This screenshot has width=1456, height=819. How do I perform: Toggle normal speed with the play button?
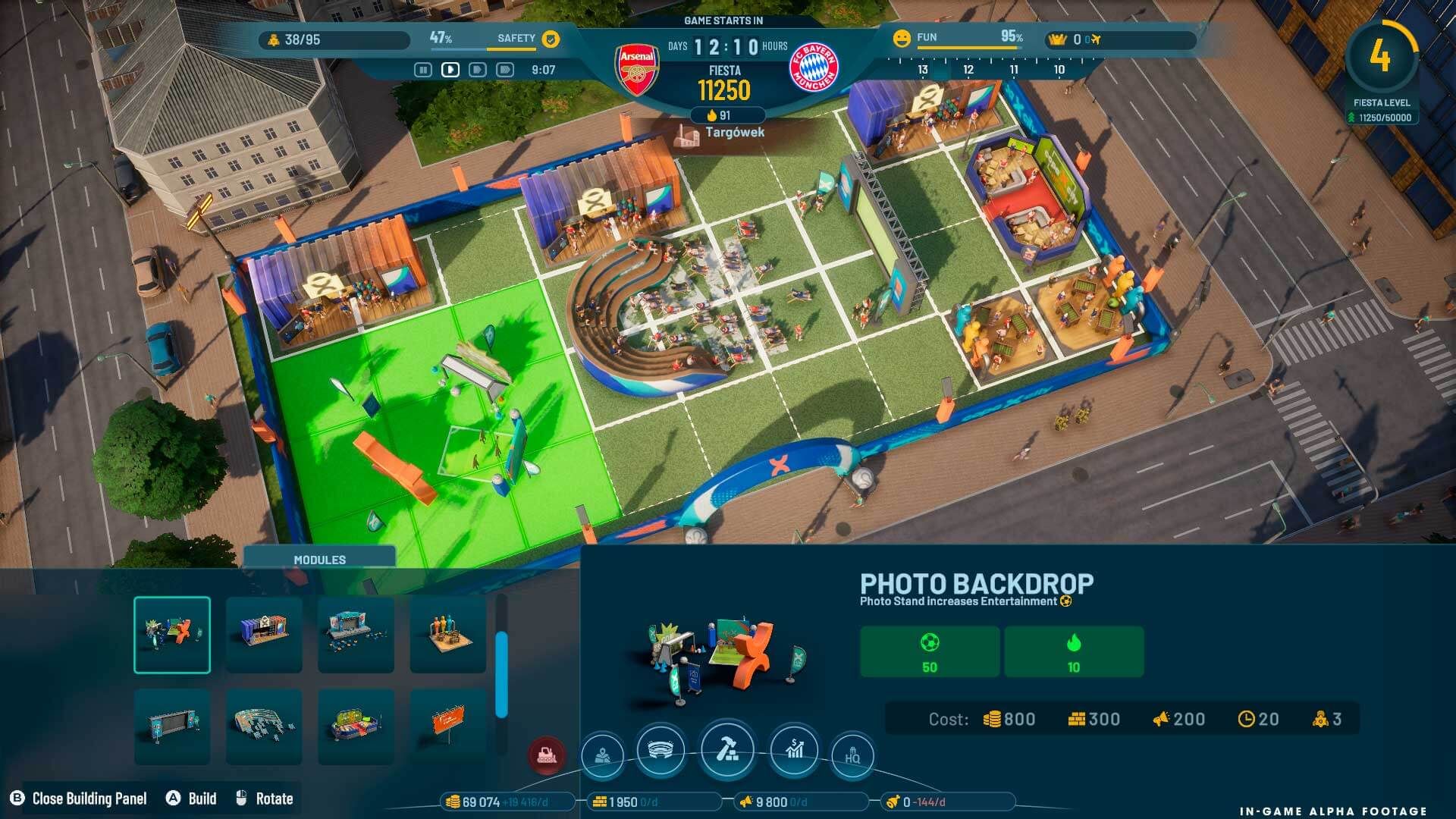click(450, 71)
